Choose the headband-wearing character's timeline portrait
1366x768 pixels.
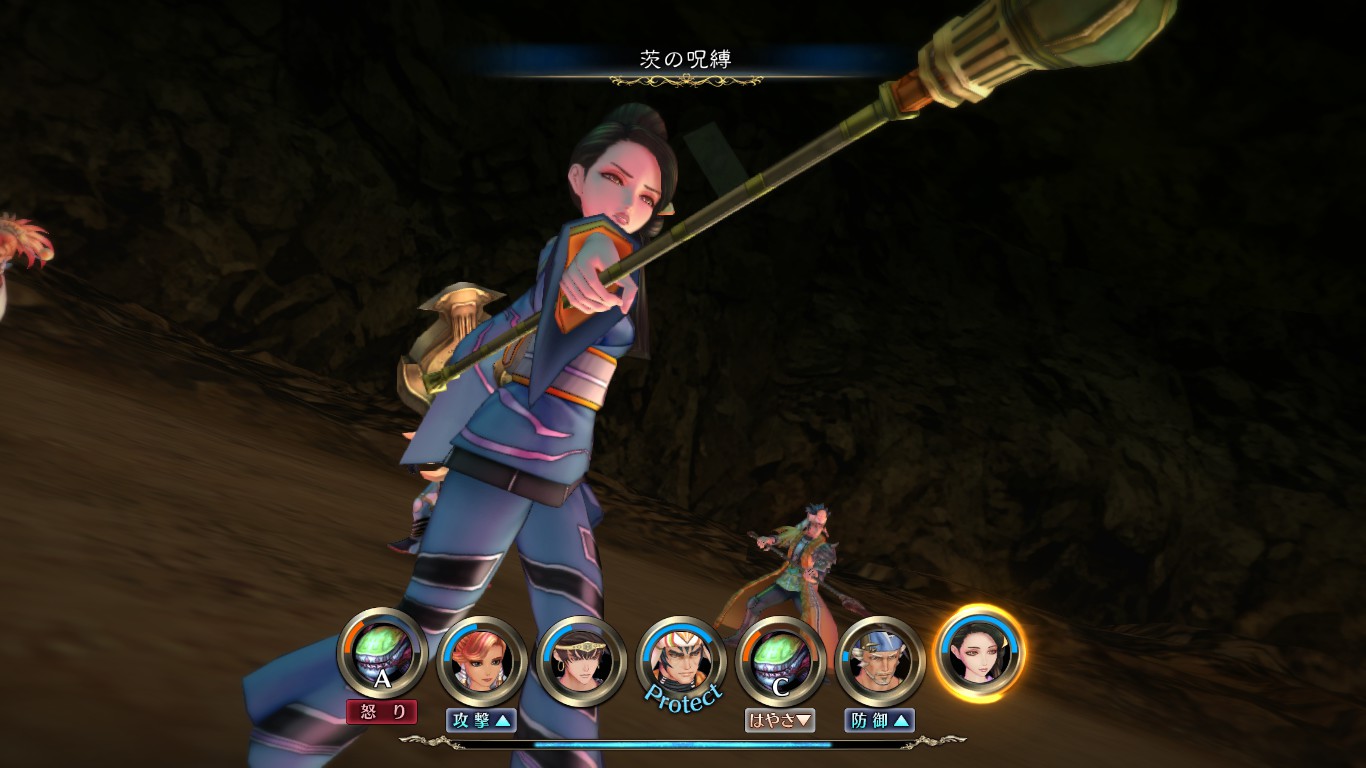[x=582, y=660]
